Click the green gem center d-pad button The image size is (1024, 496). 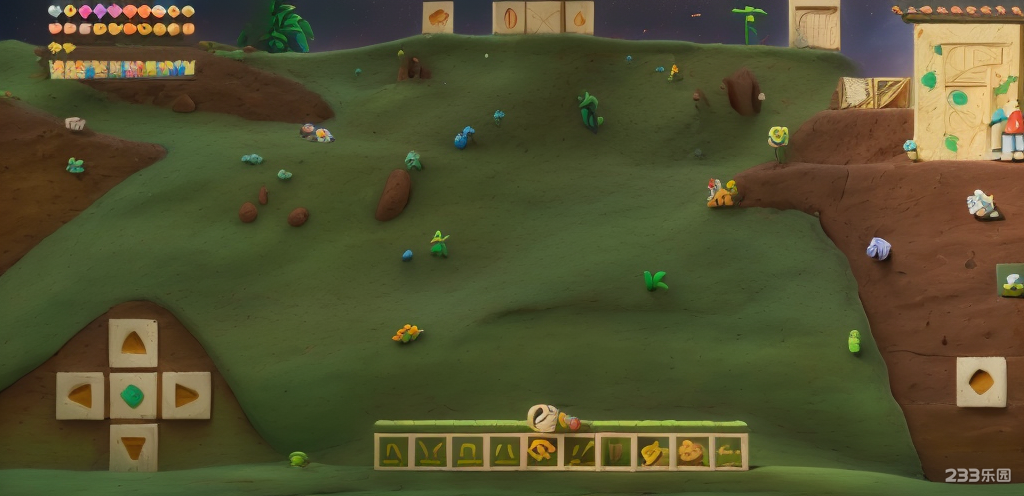[133, 396]
